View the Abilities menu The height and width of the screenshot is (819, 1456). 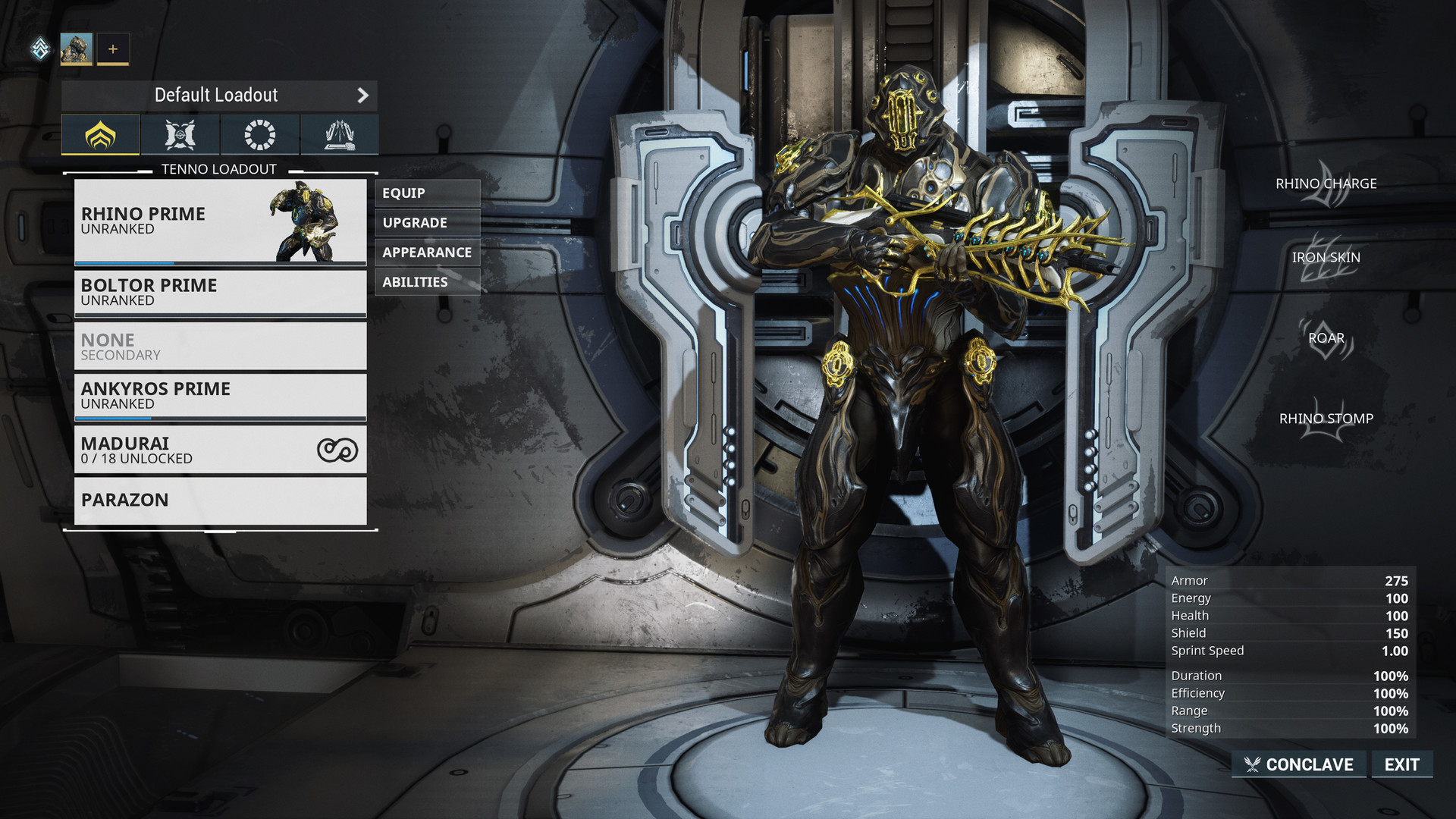point(427,282)
